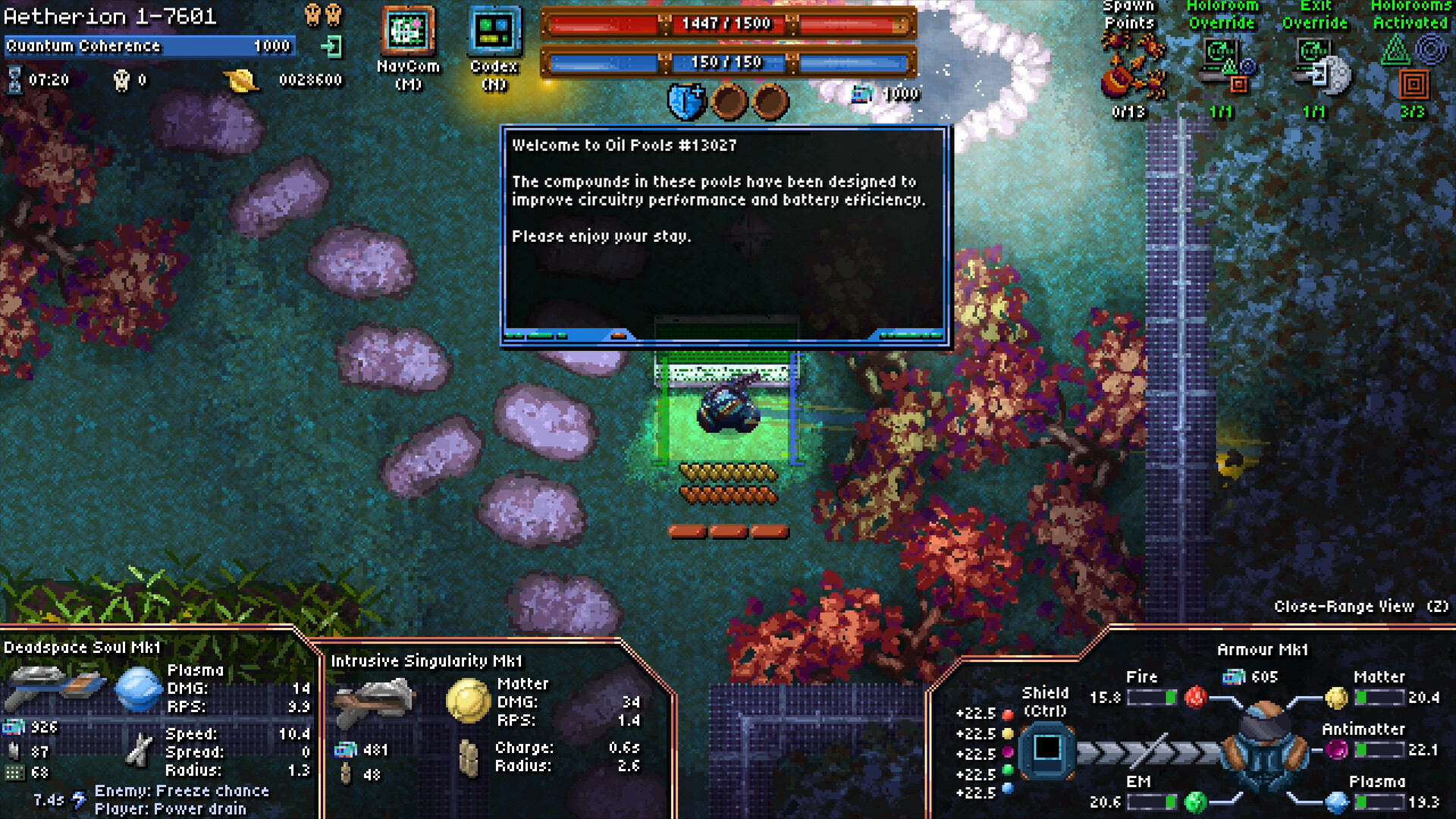This screenshot has width=1456, height=819.
Task: Click the Plasma orb ammo icon
Action: click(138, 689)
